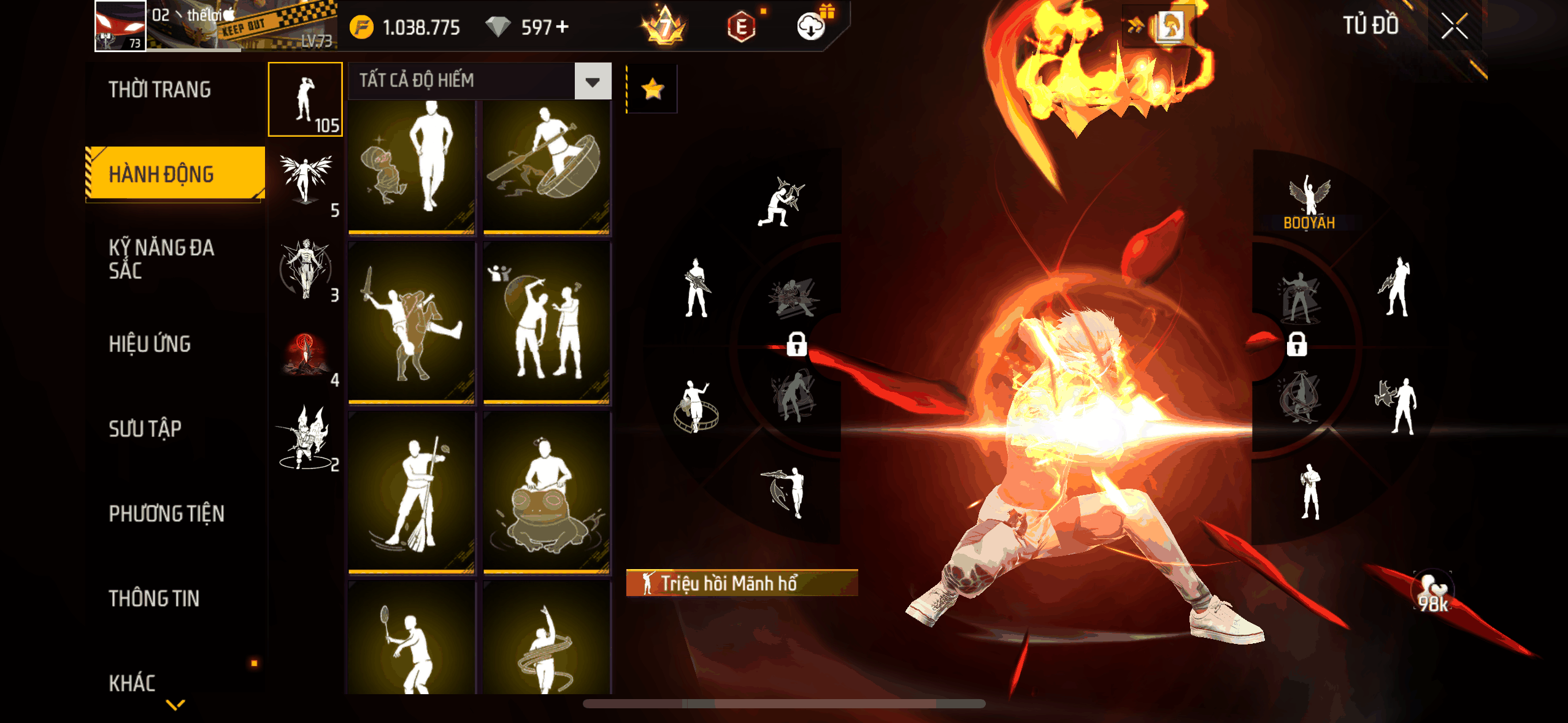This screenshot has width=1568, height=723.
Task: Toggle the star favorites filter
Action: coord(652,90)
